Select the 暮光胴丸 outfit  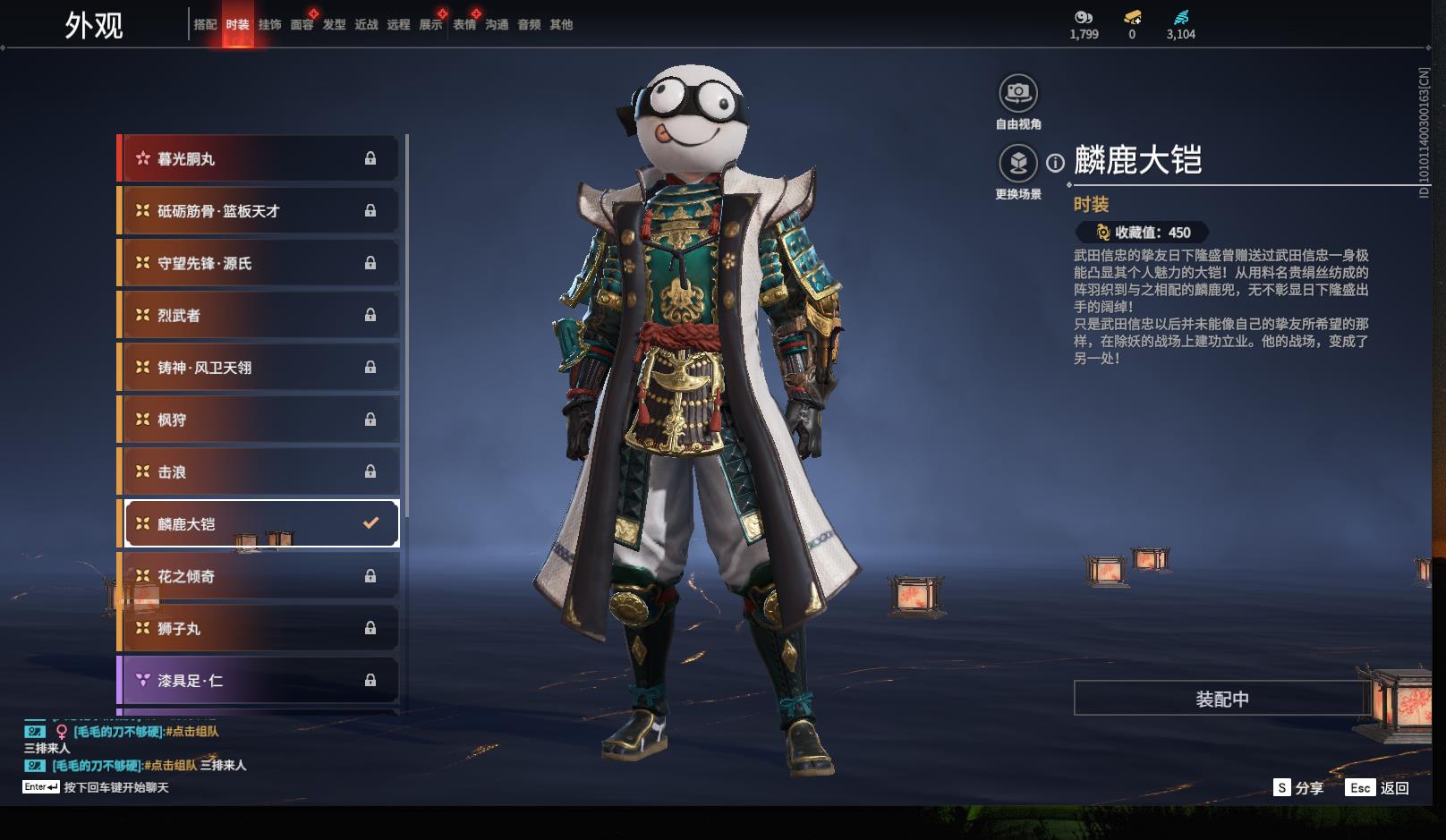pos(259,159)
